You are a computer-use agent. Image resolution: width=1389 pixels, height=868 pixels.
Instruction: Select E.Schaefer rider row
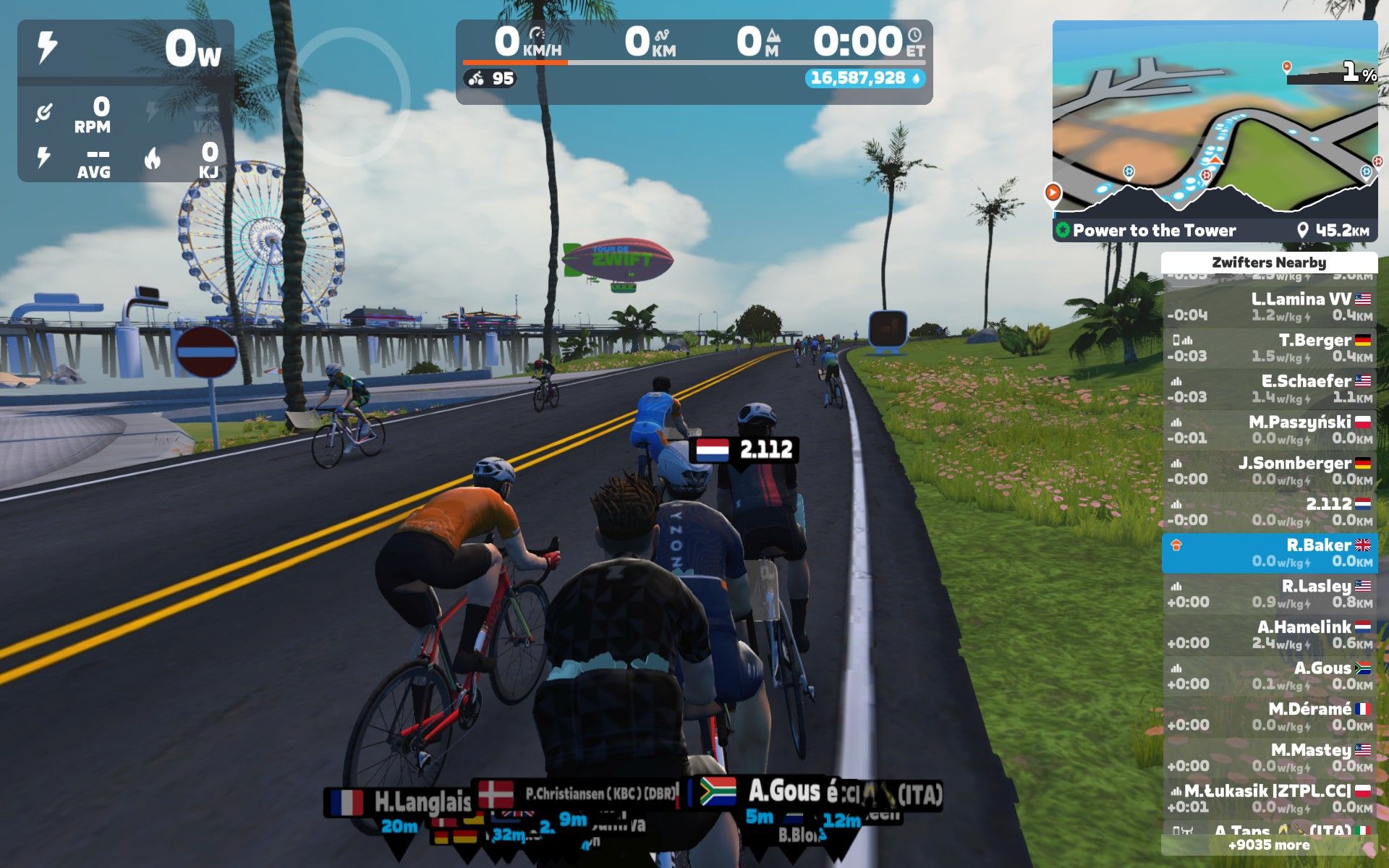pos(1269,388)
